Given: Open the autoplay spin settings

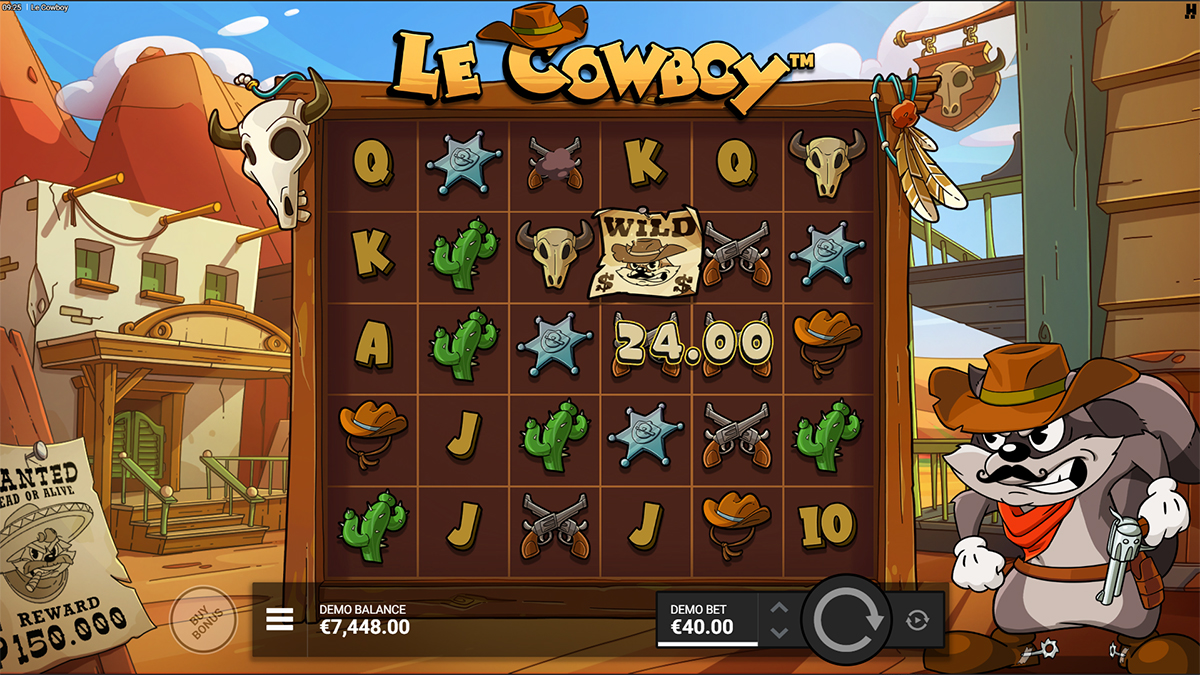Looking at the screenshot, I should [917, 620].
